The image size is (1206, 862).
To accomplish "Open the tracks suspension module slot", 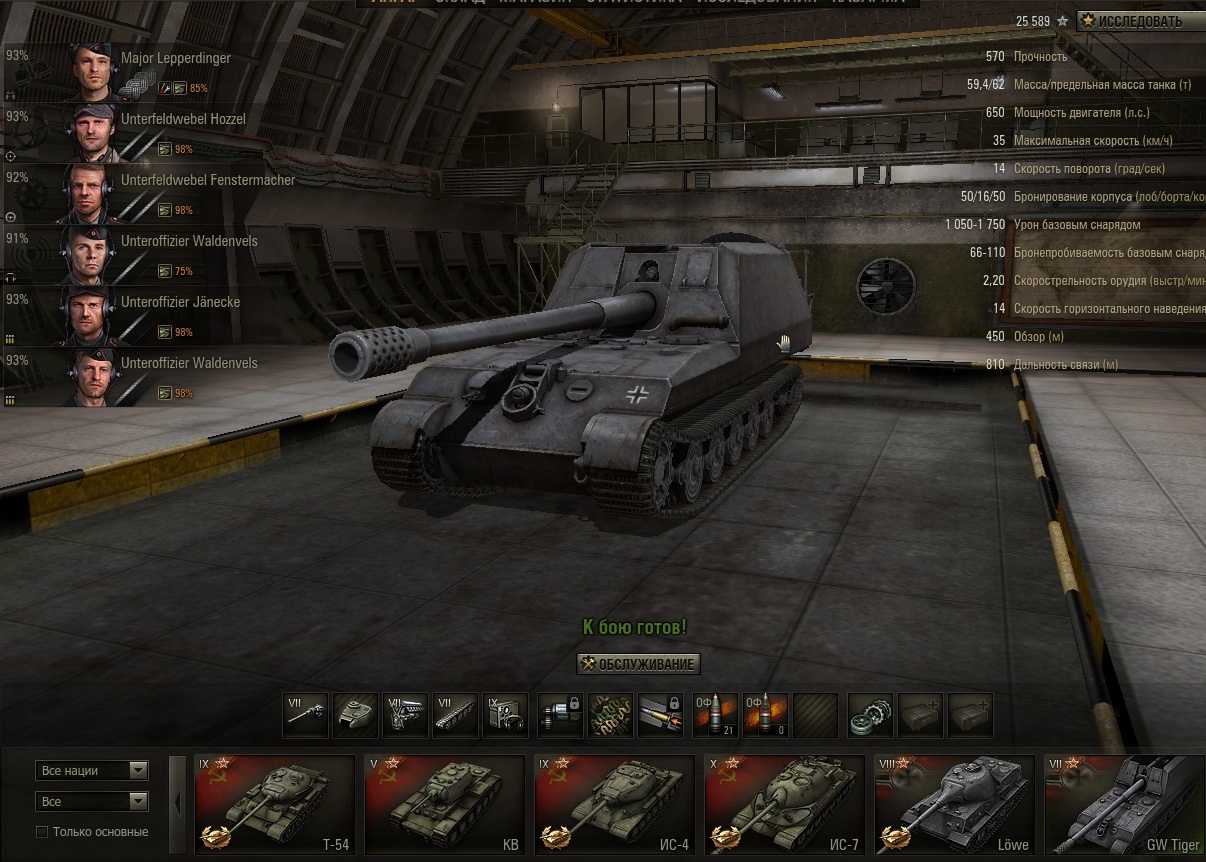I will 455,715.
